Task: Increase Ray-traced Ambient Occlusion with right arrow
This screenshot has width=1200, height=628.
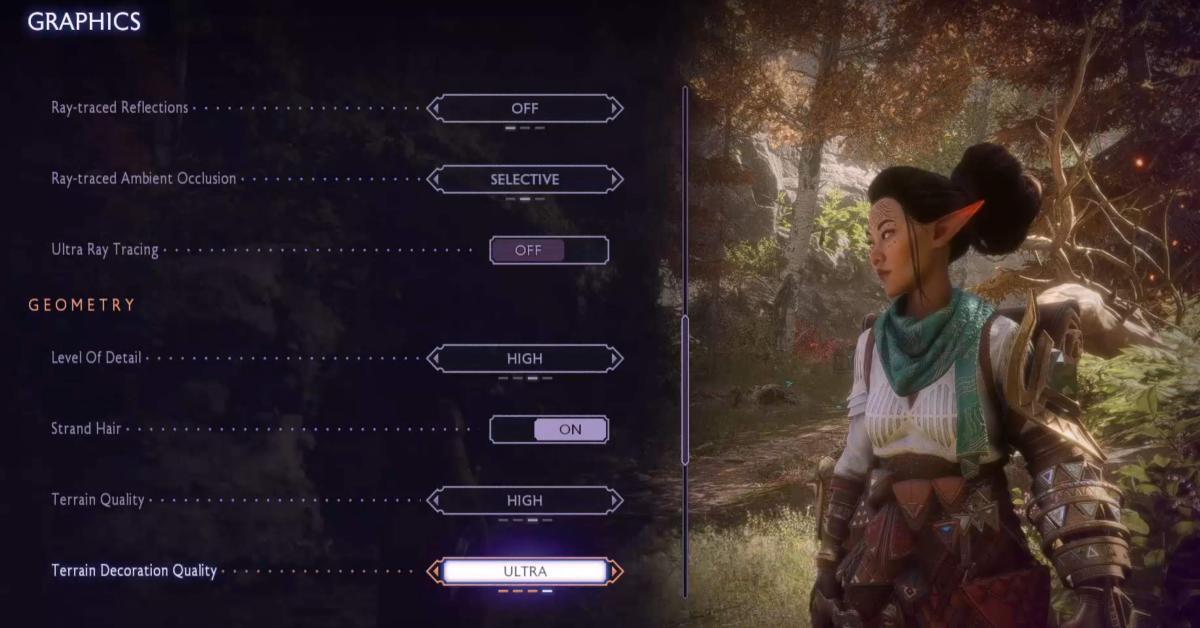Action: (x=616, y=179)
